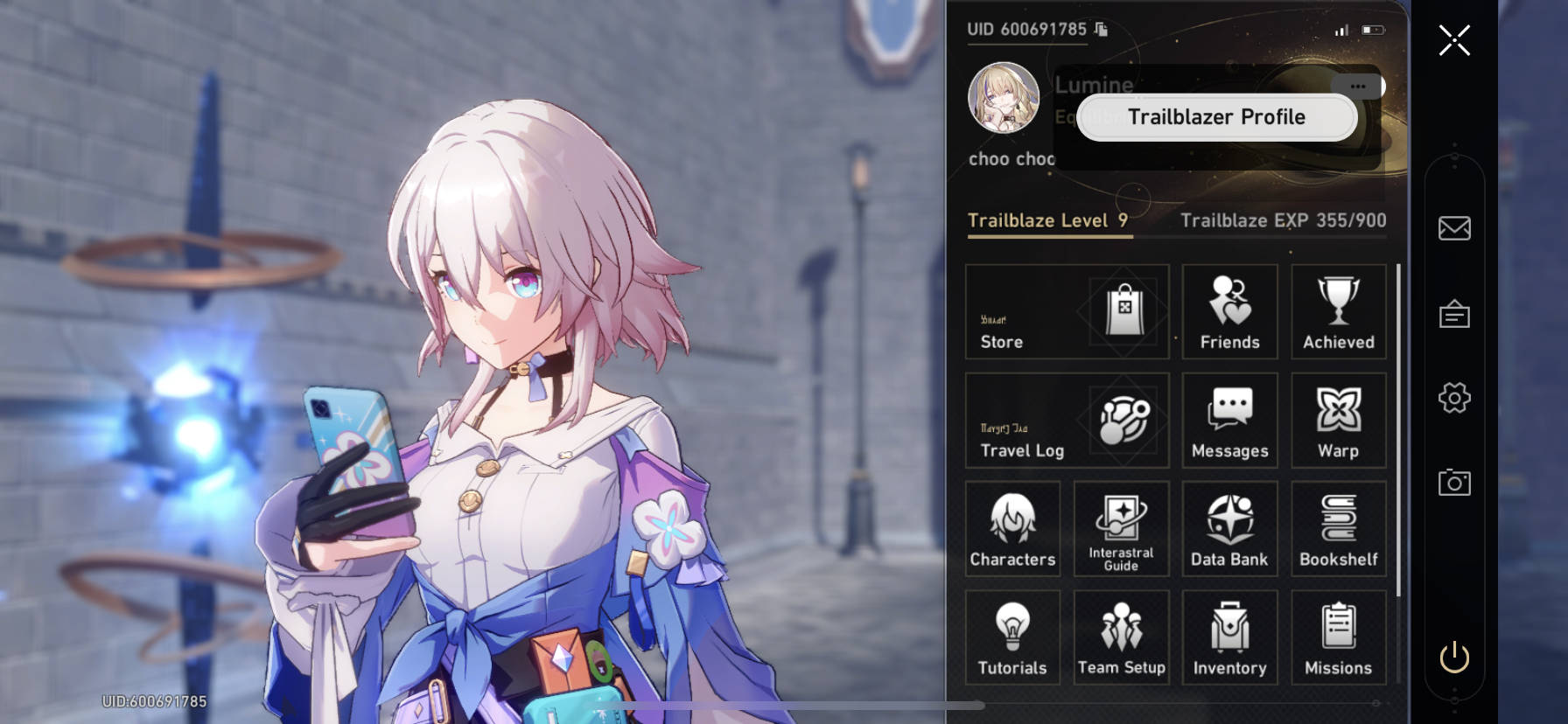Open the Data Bank
This screenshot has height=724, width=1568.
(1229, 529)
